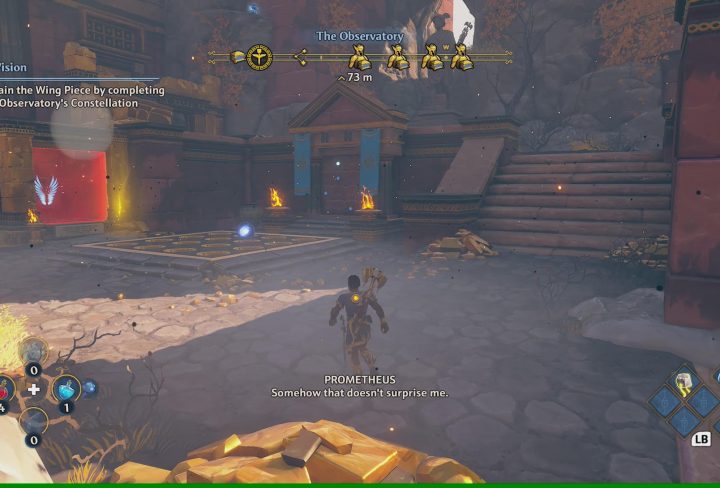The width and height of the screenshot is (720, 488).
Task: Use the red pomegranate health potion
Action: (x=4, y=390)
